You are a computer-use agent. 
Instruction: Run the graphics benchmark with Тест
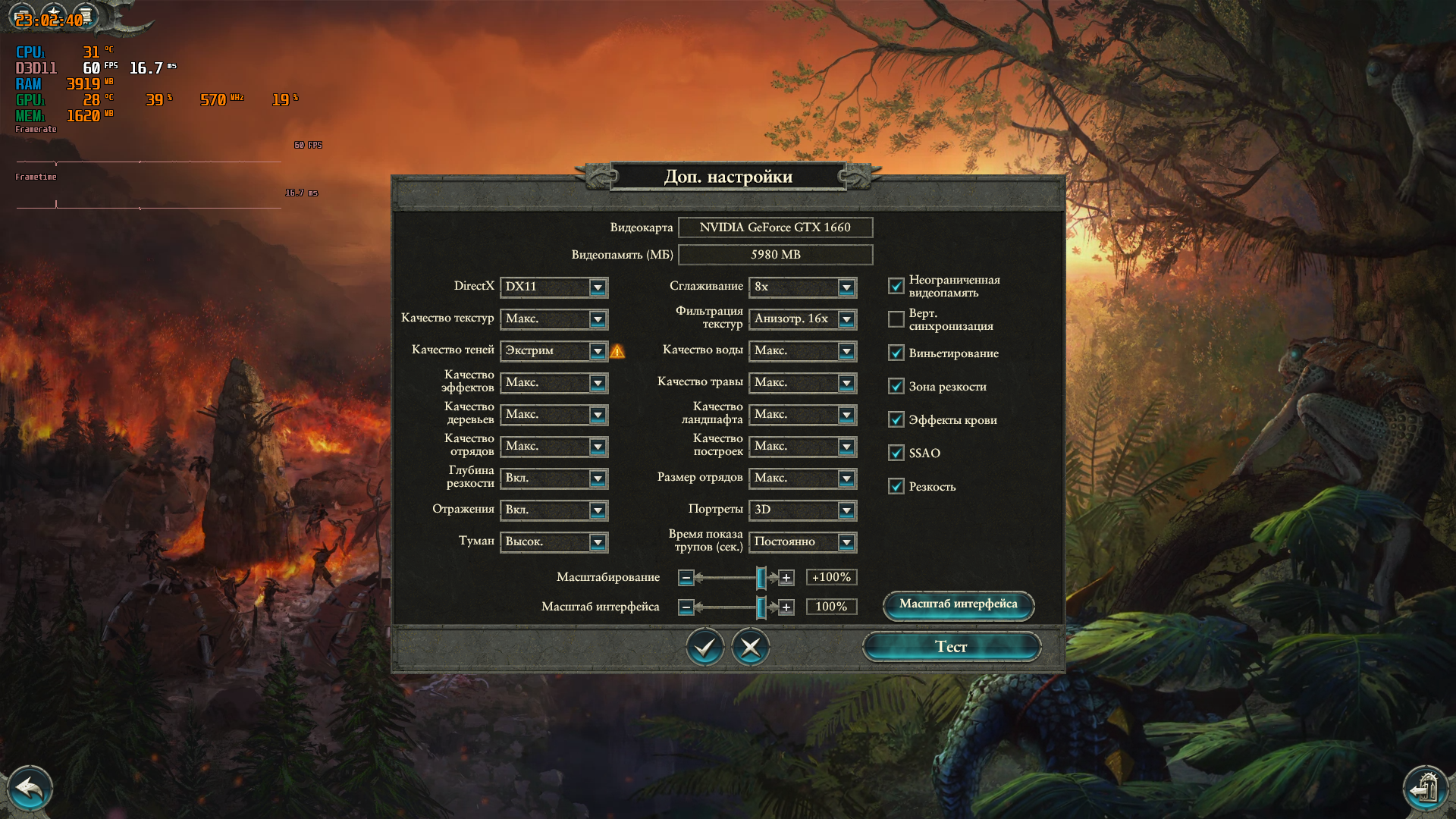point(951,647)
